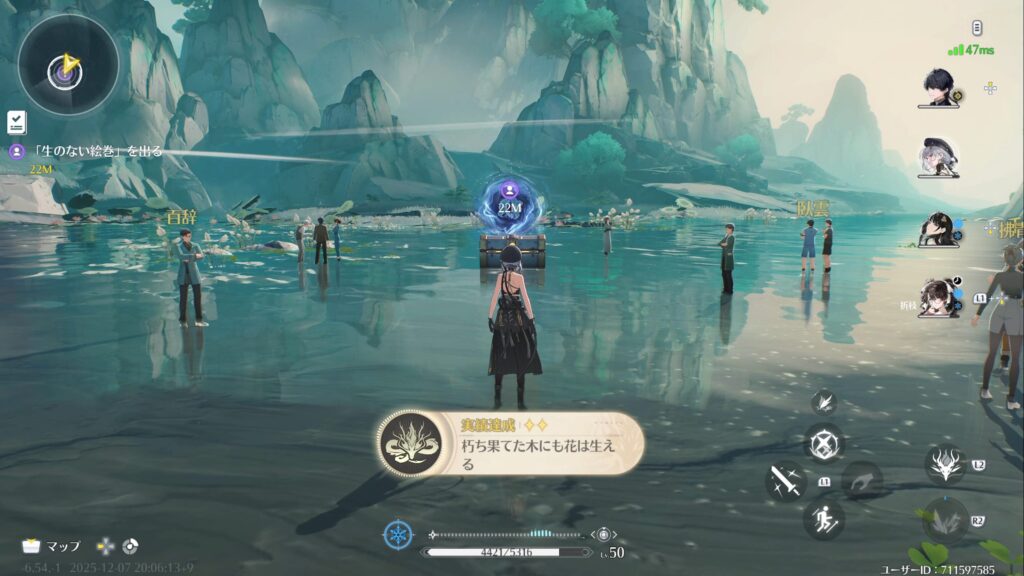Click the compass snowflake icon beside the stamina bar
1024x576 pixels.
click(398, 535)
